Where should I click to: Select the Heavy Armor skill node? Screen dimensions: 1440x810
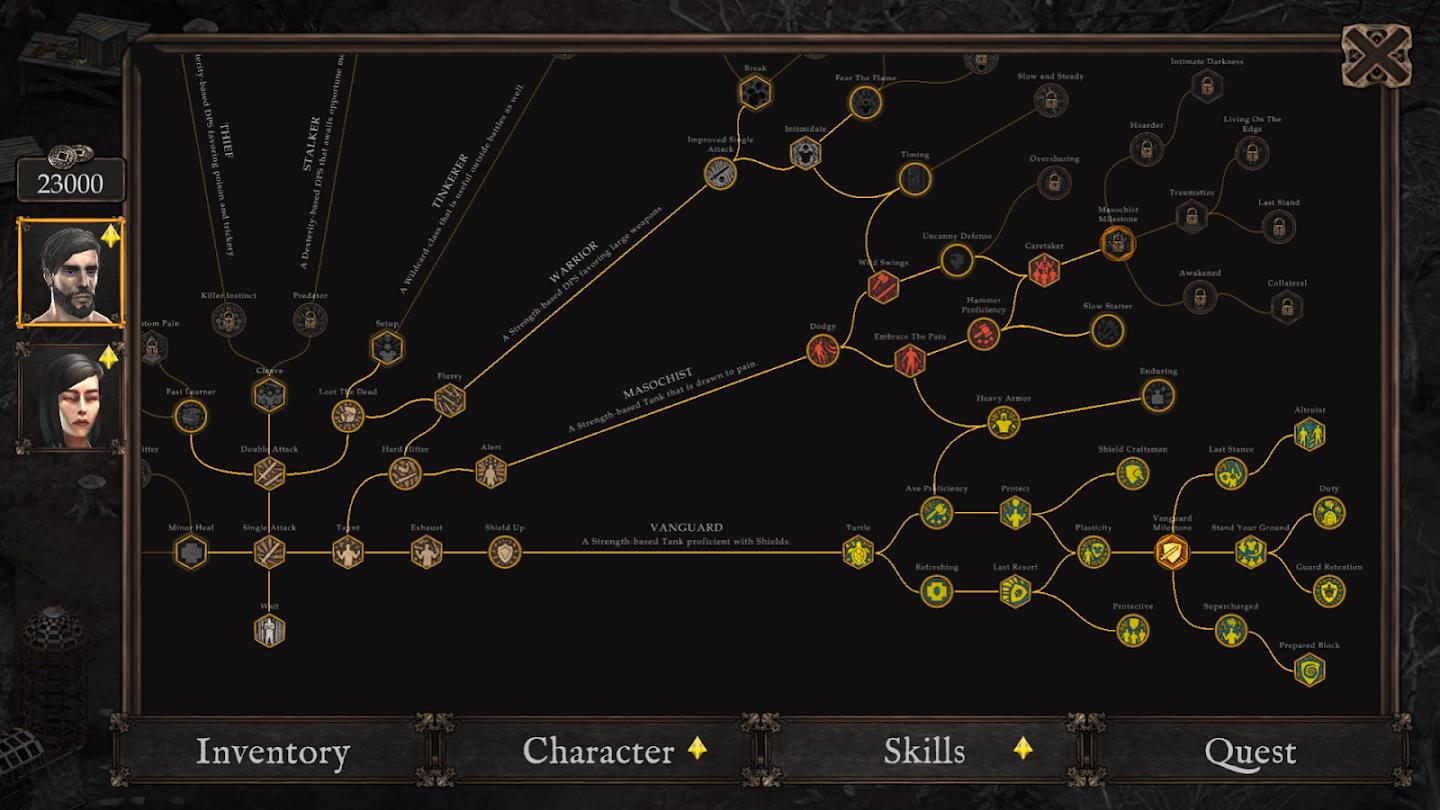pos(1003,423)
